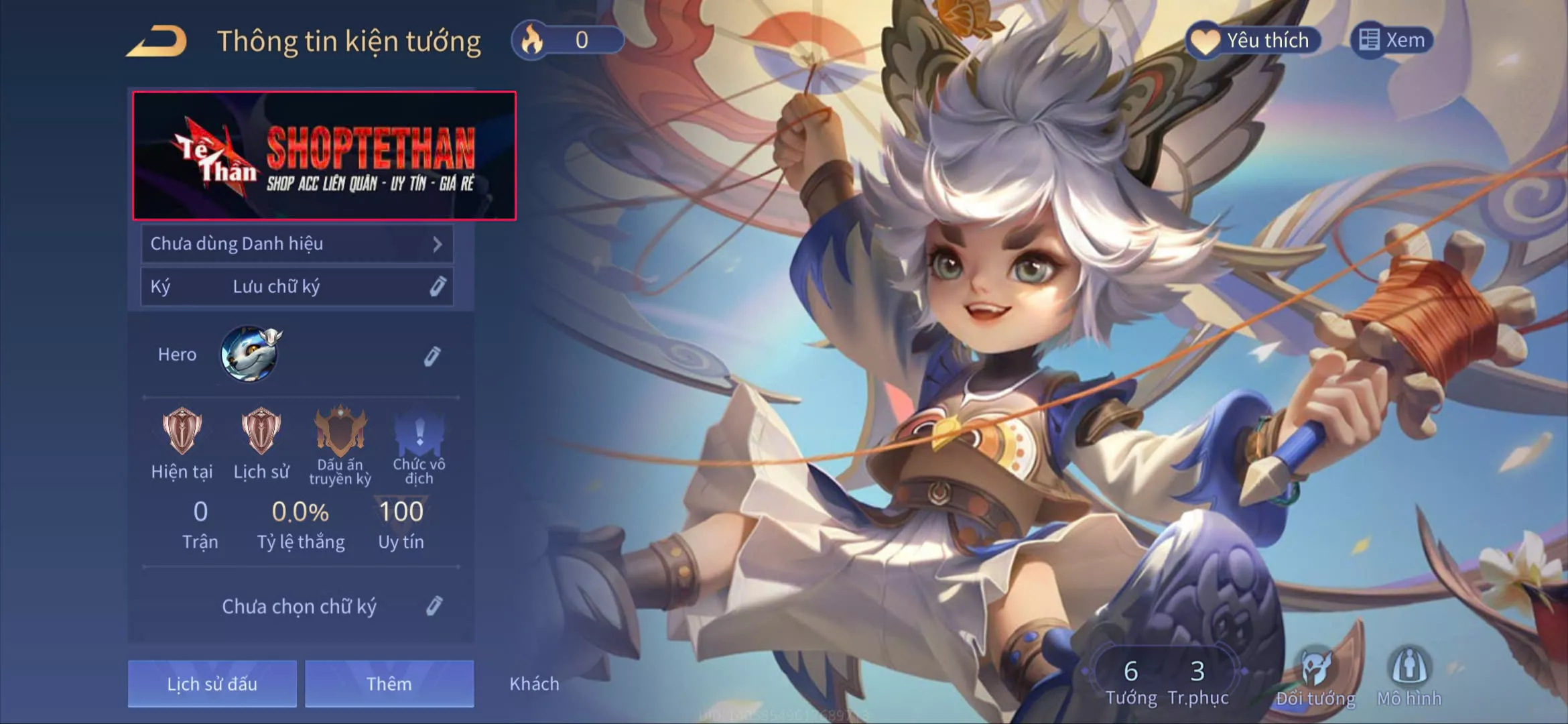Edit the Chưa chọn chữ ký signature
The image size is (1568, 724).
click(434, 606)
